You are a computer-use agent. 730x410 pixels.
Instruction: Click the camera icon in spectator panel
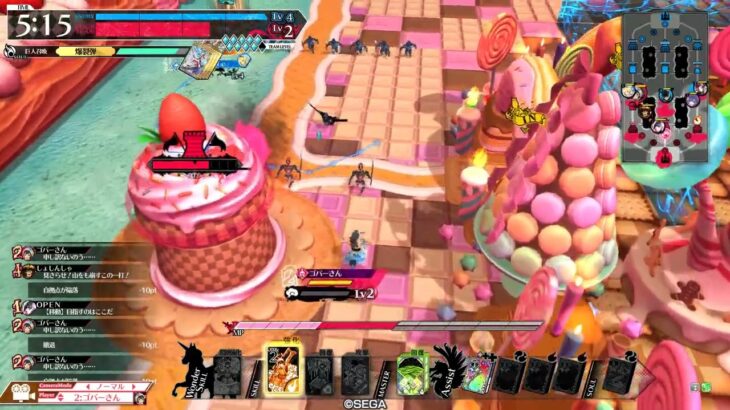(x=18, y=391)
